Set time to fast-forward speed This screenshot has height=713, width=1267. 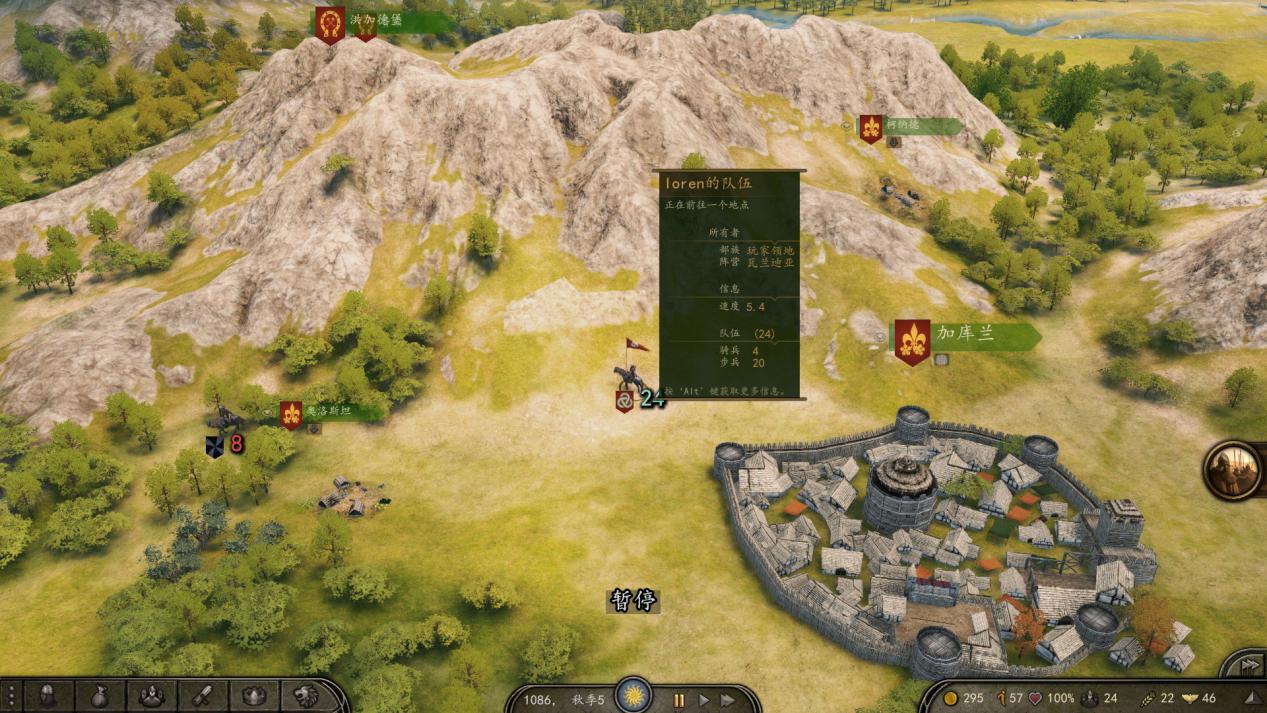tap(728, 700)
